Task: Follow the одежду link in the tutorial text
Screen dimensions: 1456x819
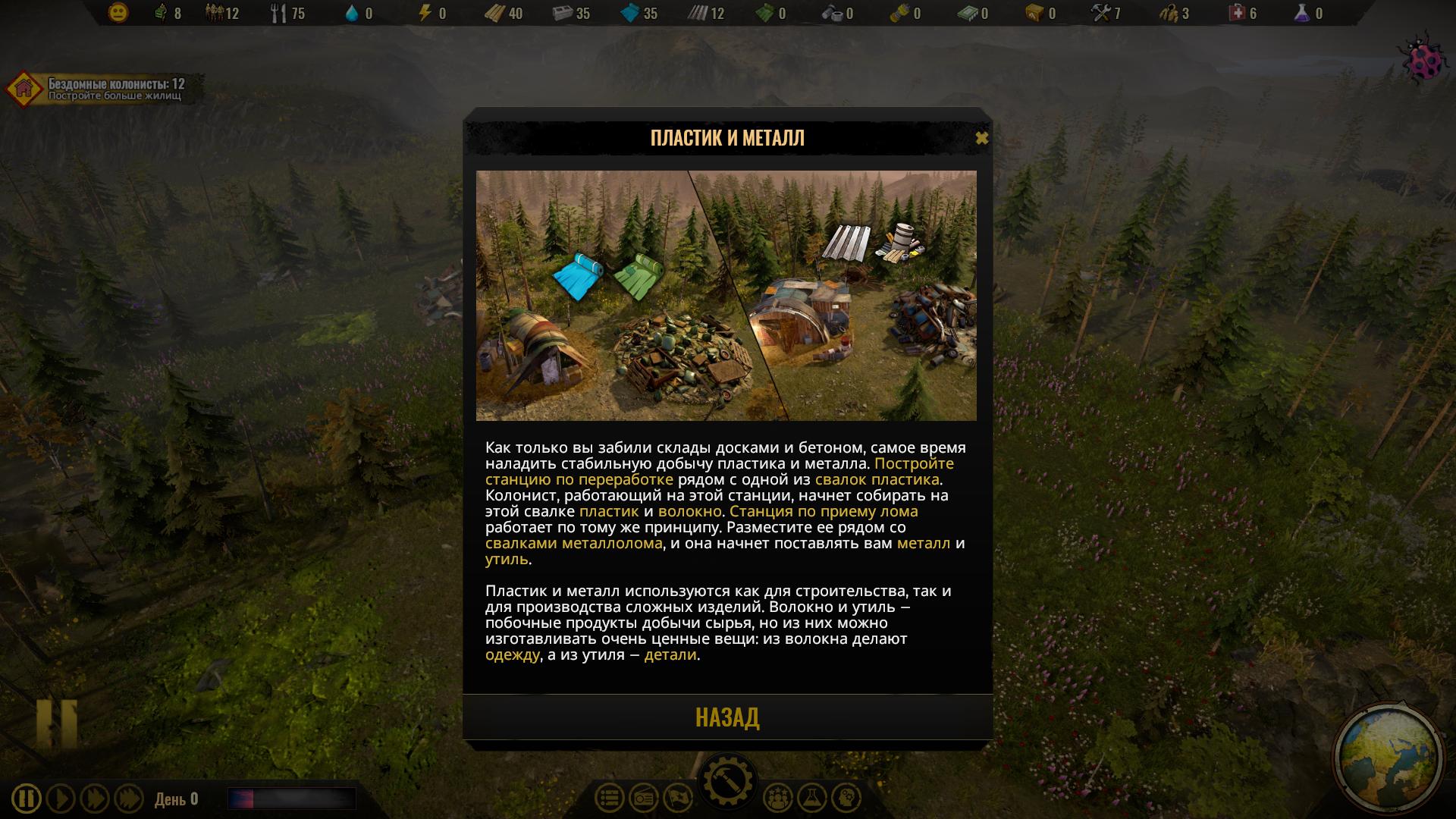Action: pyautogui.click(x=513, y=655)
